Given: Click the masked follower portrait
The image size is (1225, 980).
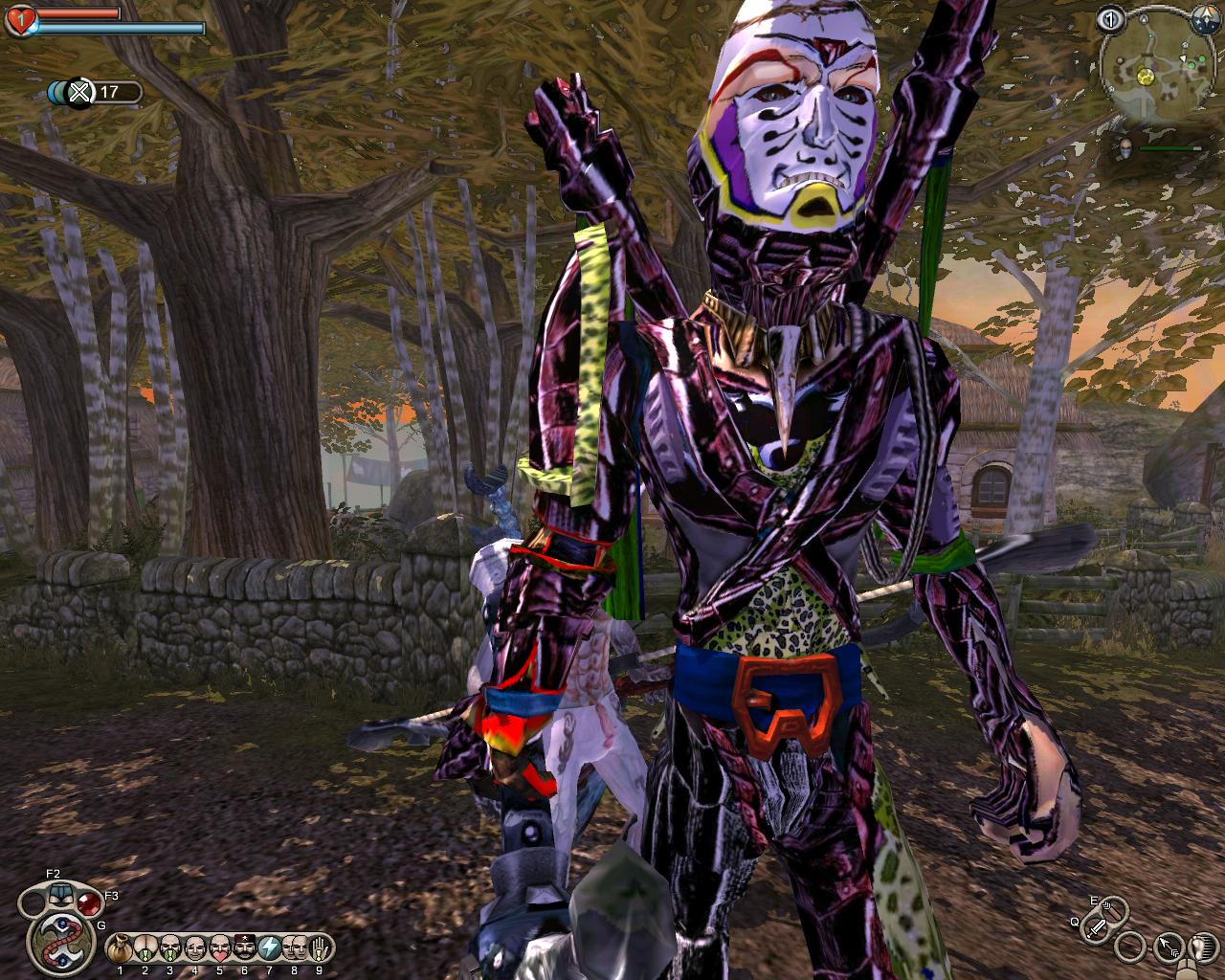Looking at the screenshot, I should coord(1126,148).
